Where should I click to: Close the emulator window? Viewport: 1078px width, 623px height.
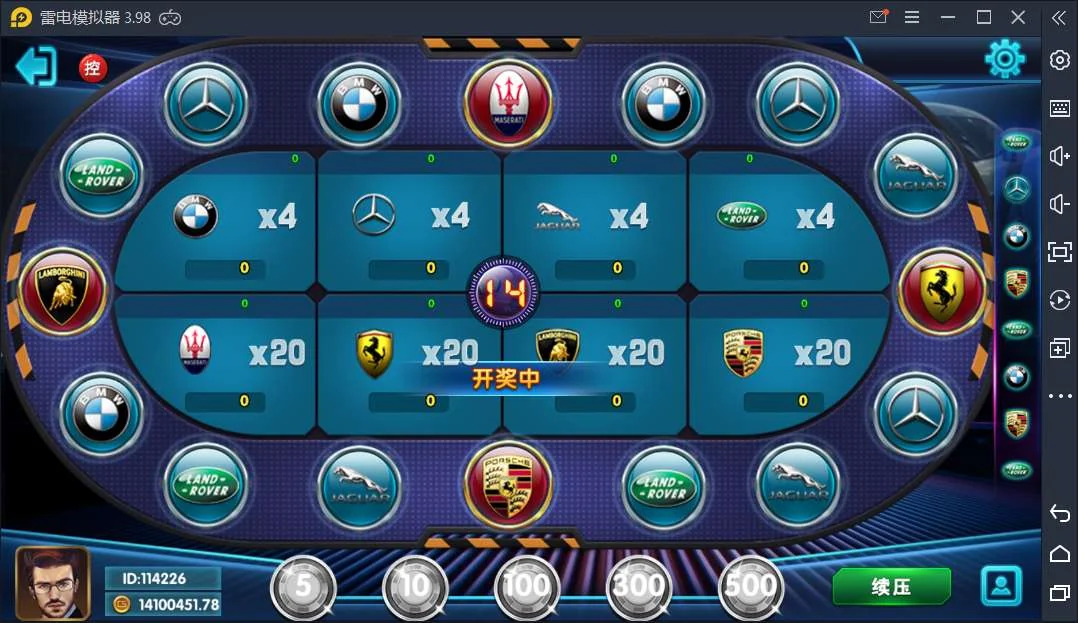[x=1018, y=17]
